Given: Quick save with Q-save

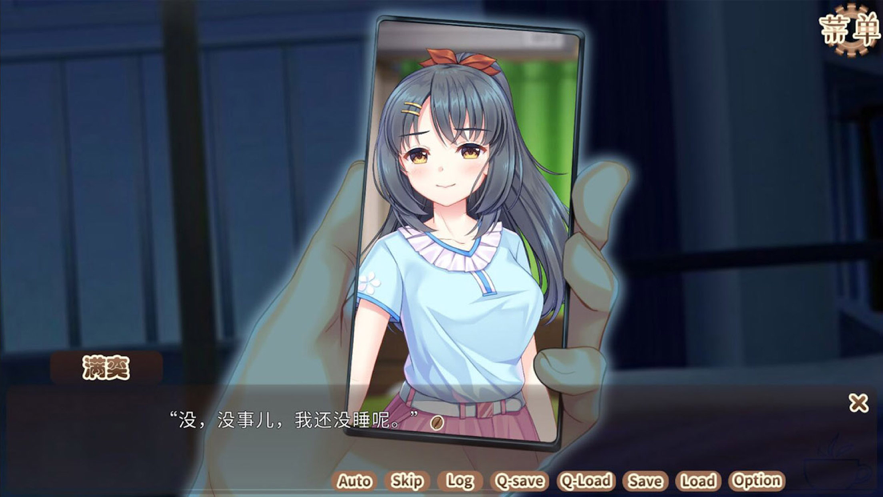Looking at the screenshot, I should click(520, 481).
